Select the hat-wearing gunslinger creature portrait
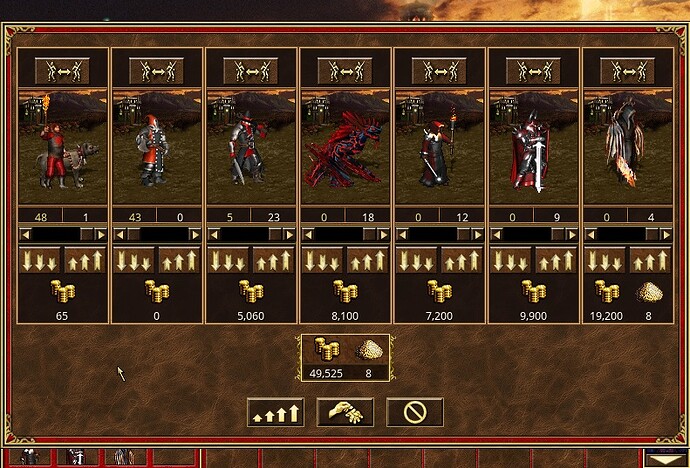 click(250, 146)
